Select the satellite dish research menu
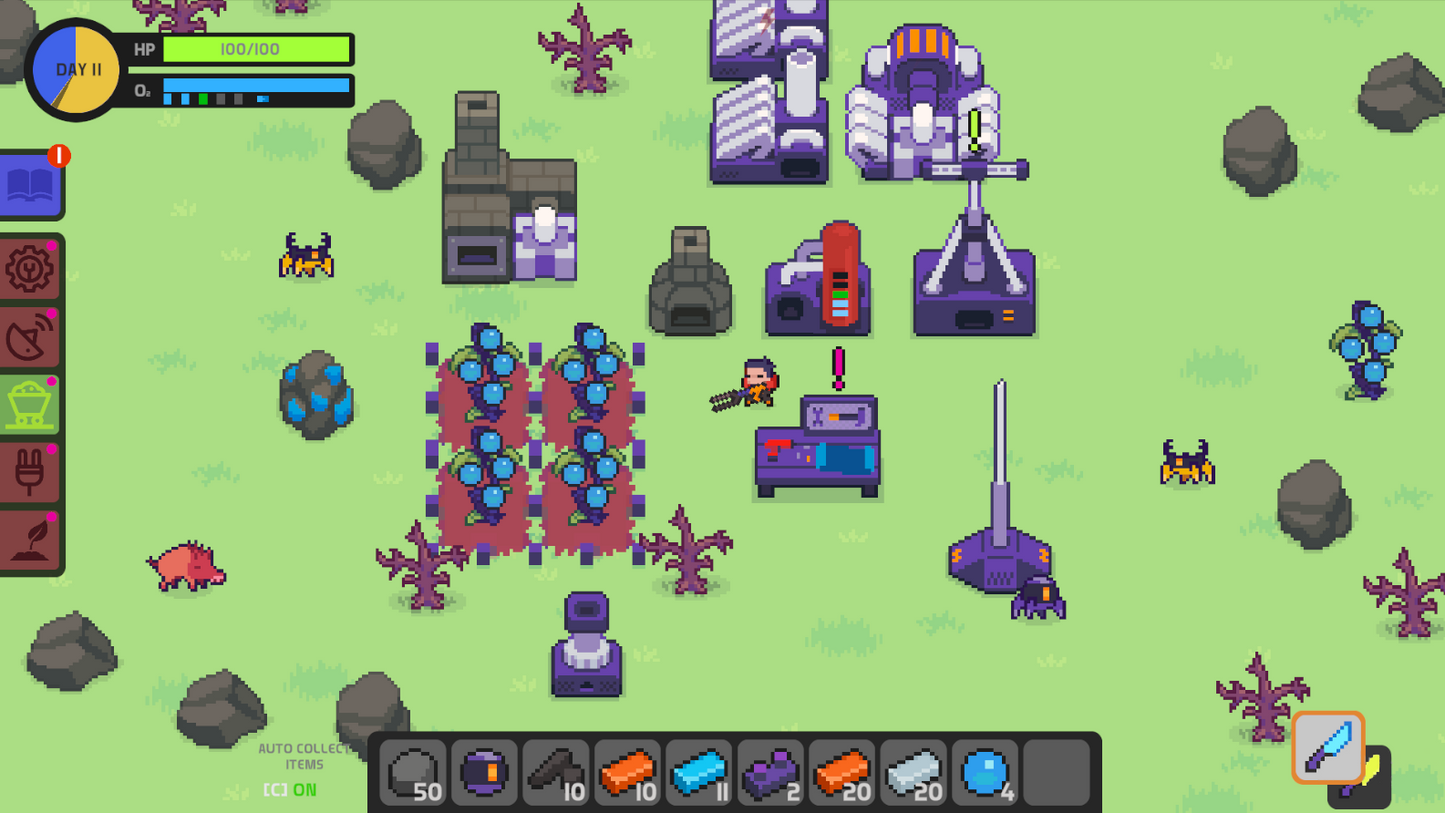This screenshot has width=1445, height=813. coord(31,336)
